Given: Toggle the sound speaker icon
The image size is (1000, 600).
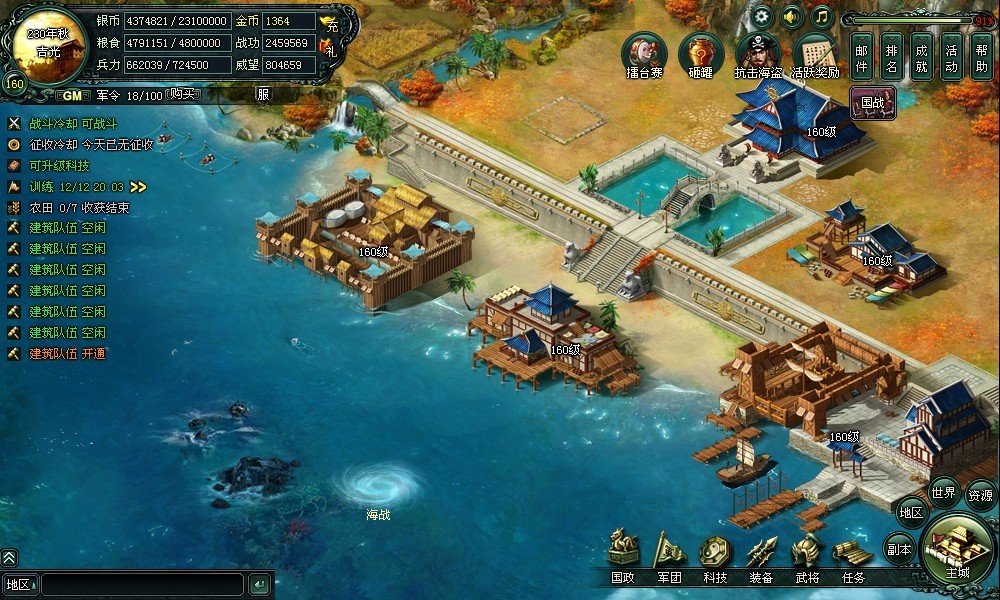Looking at the screenshot, I should tap(792, 16).
